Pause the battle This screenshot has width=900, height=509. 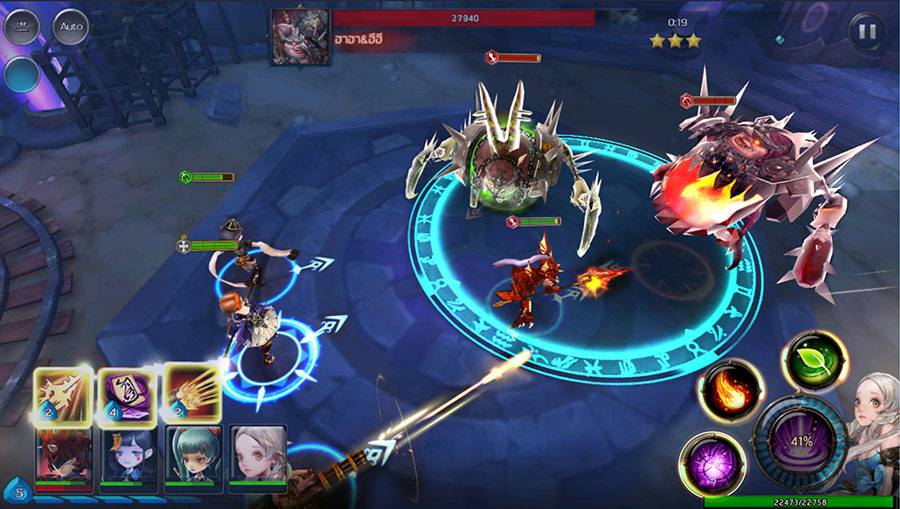867,30
